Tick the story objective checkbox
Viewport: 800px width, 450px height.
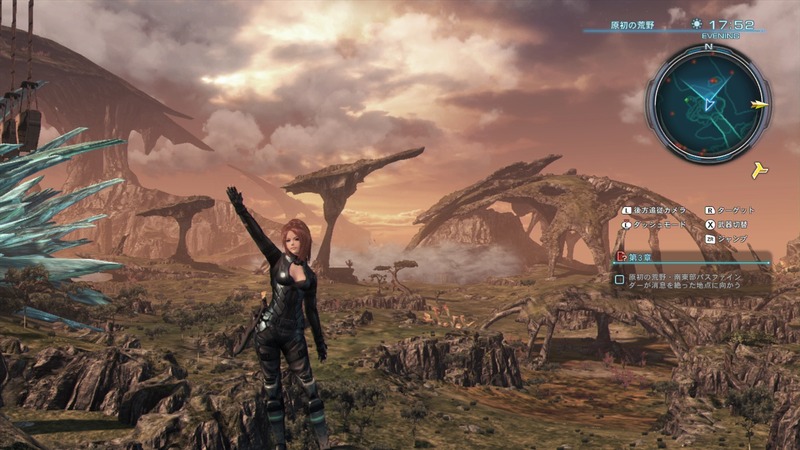coord(621,279)
